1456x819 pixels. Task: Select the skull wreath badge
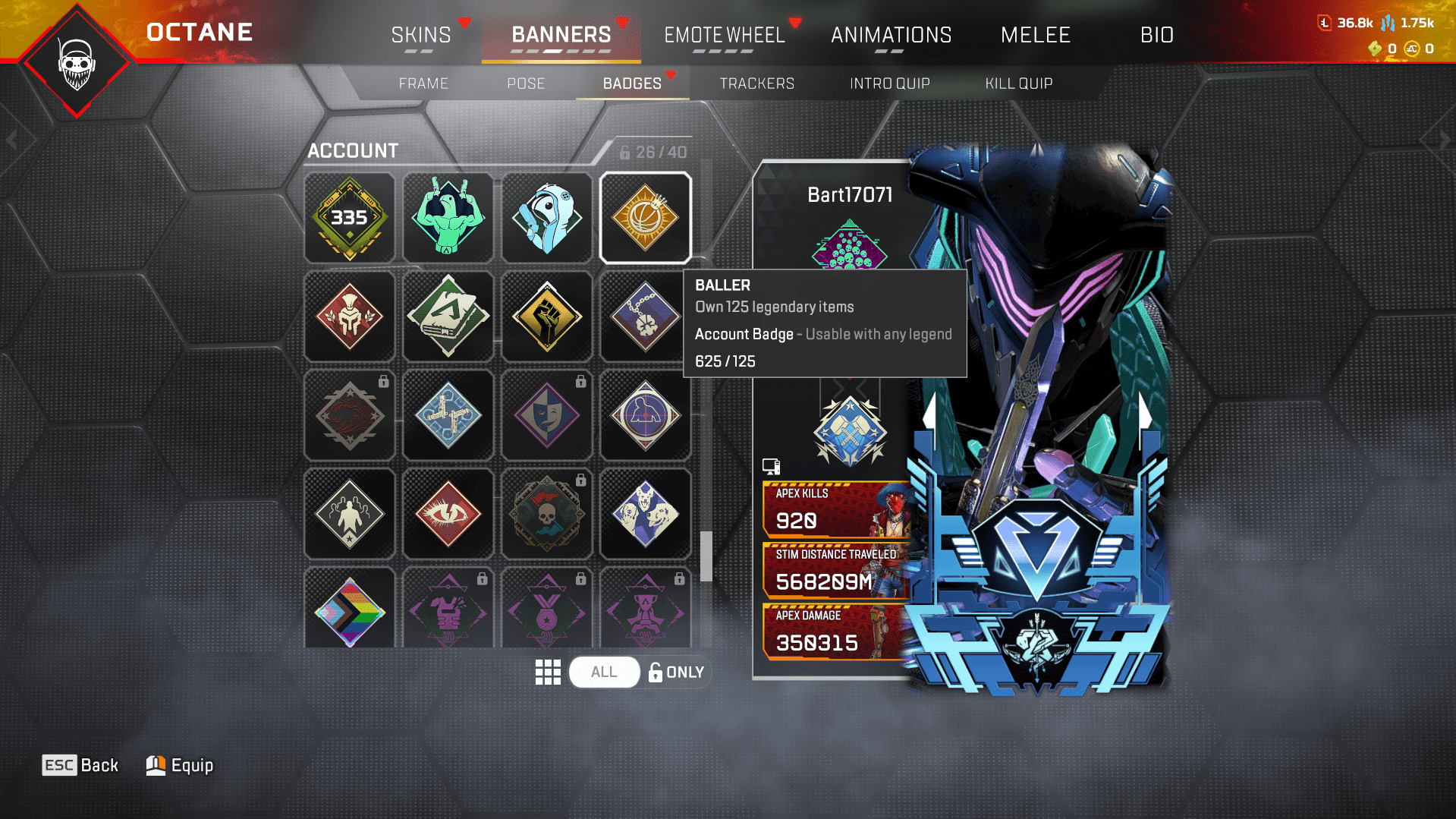pyautogui.click(x=546, y=514)
